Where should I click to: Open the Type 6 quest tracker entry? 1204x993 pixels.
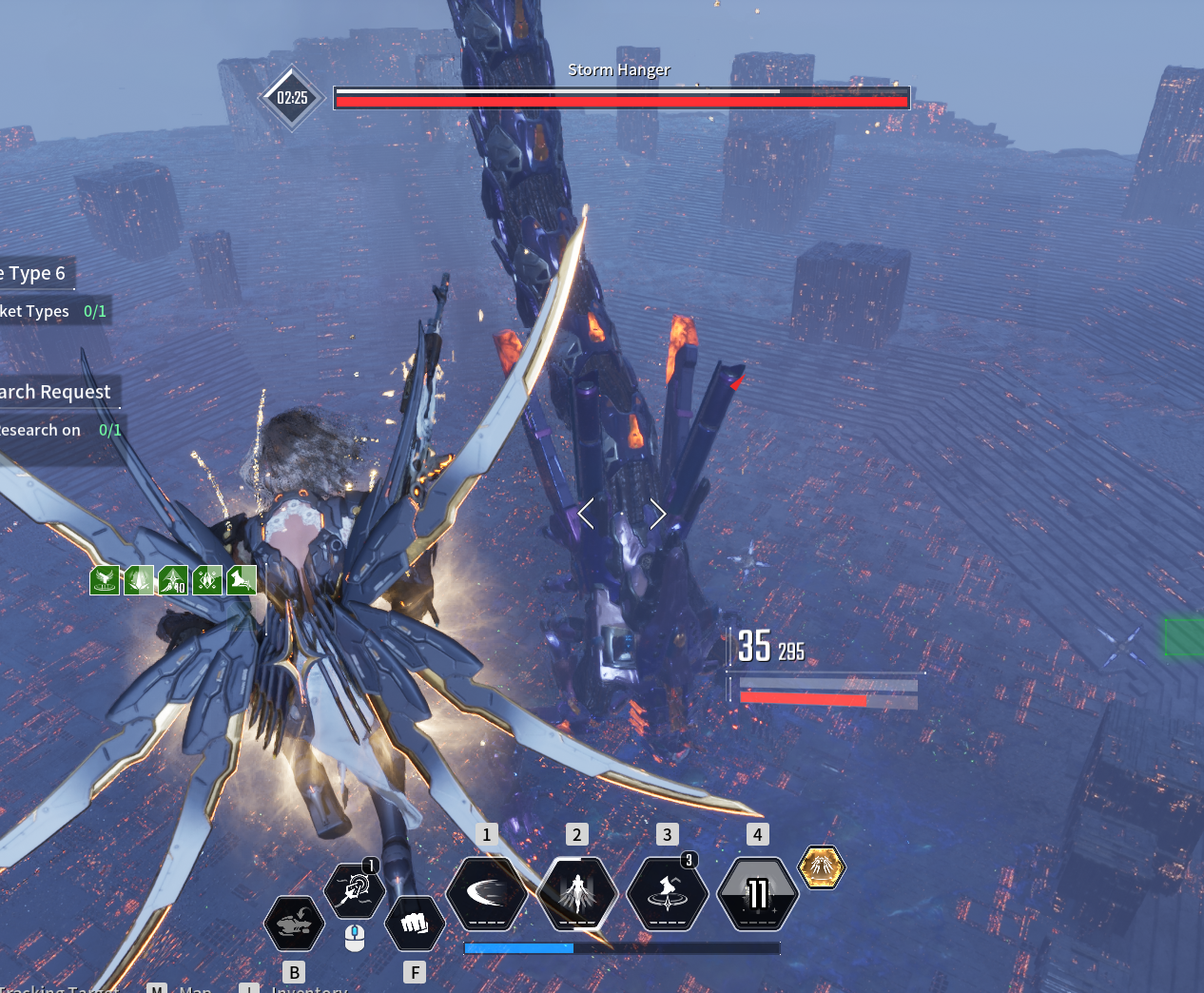pyautogui.click(x=35, y=274)
